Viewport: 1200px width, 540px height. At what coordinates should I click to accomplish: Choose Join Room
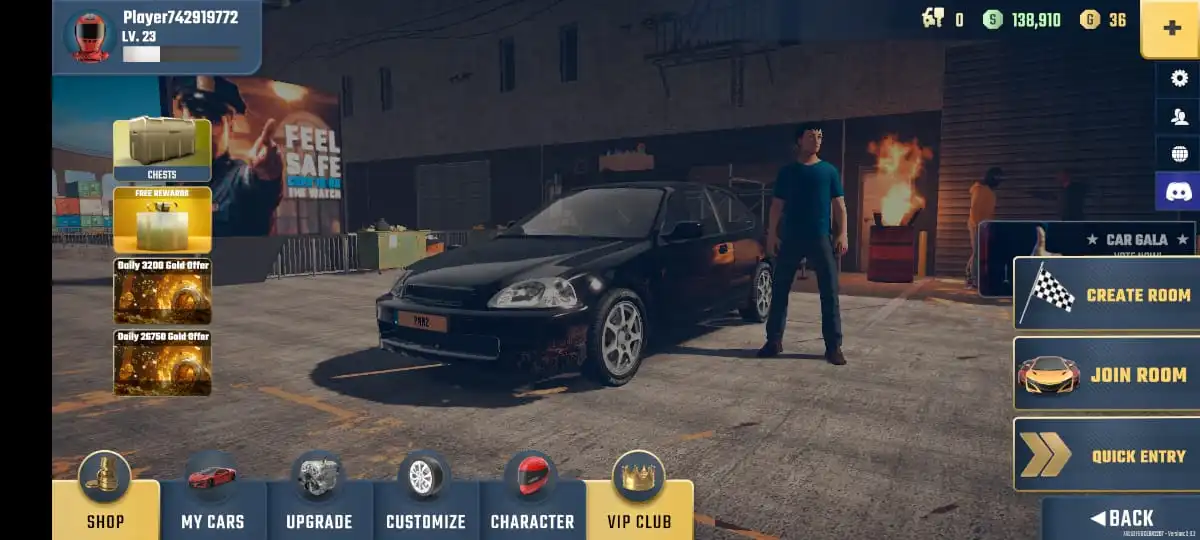point(1107,374)
